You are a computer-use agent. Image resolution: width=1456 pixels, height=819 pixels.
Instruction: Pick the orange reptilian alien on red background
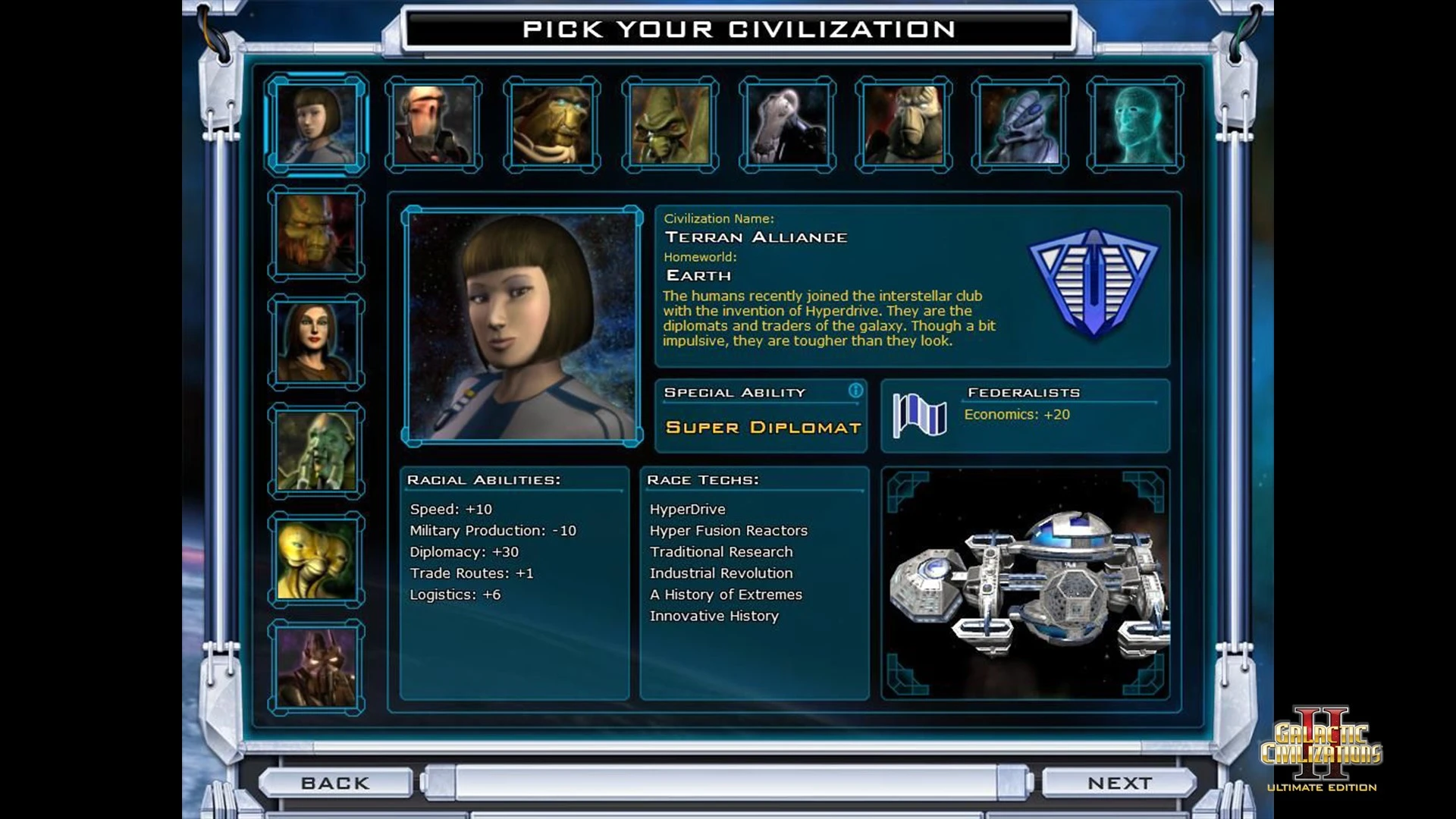pyautogui.click(x=316, y=234)
